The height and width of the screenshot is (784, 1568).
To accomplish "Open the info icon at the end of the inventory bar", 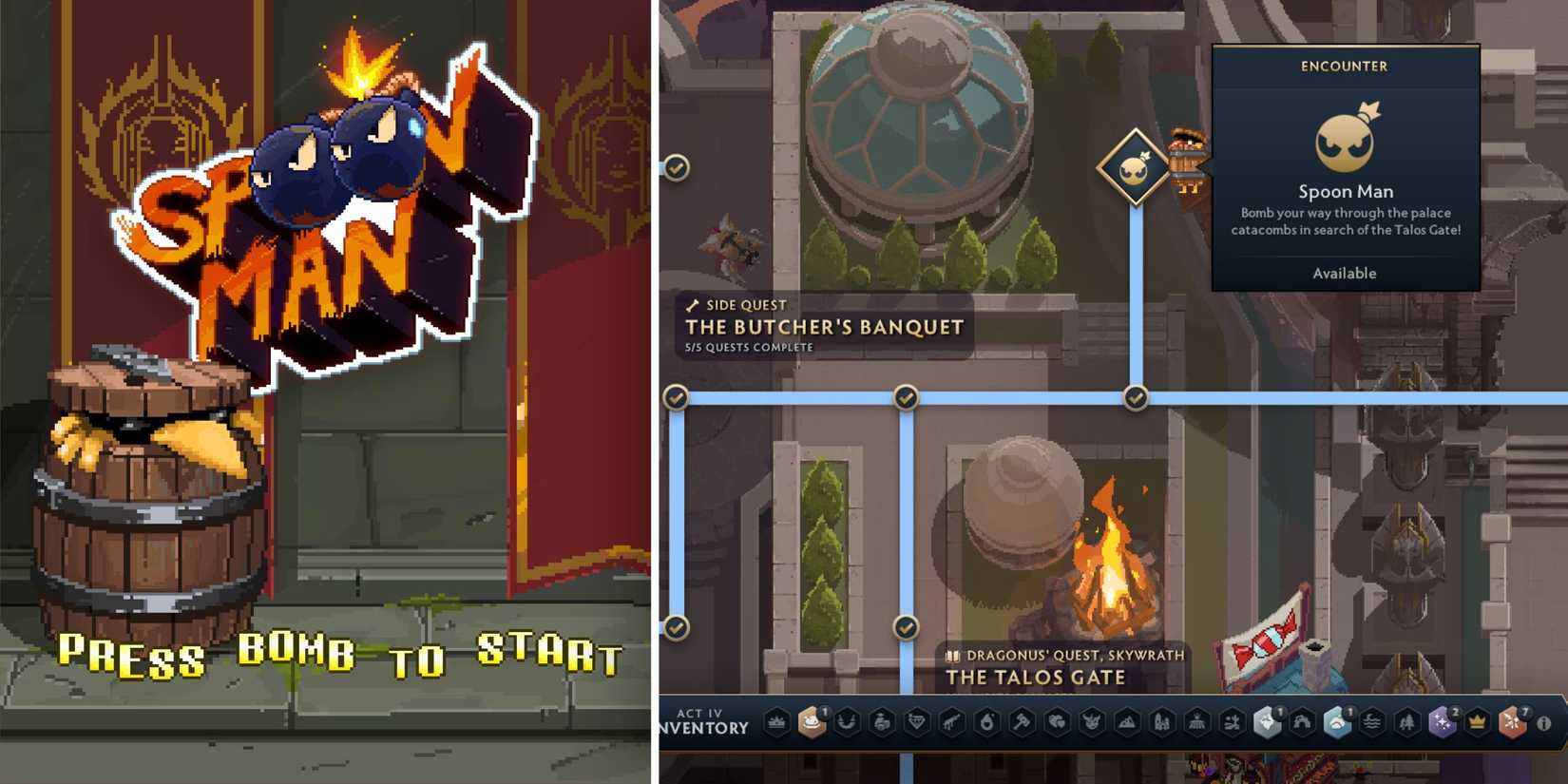I will [x=1543, y=723].
